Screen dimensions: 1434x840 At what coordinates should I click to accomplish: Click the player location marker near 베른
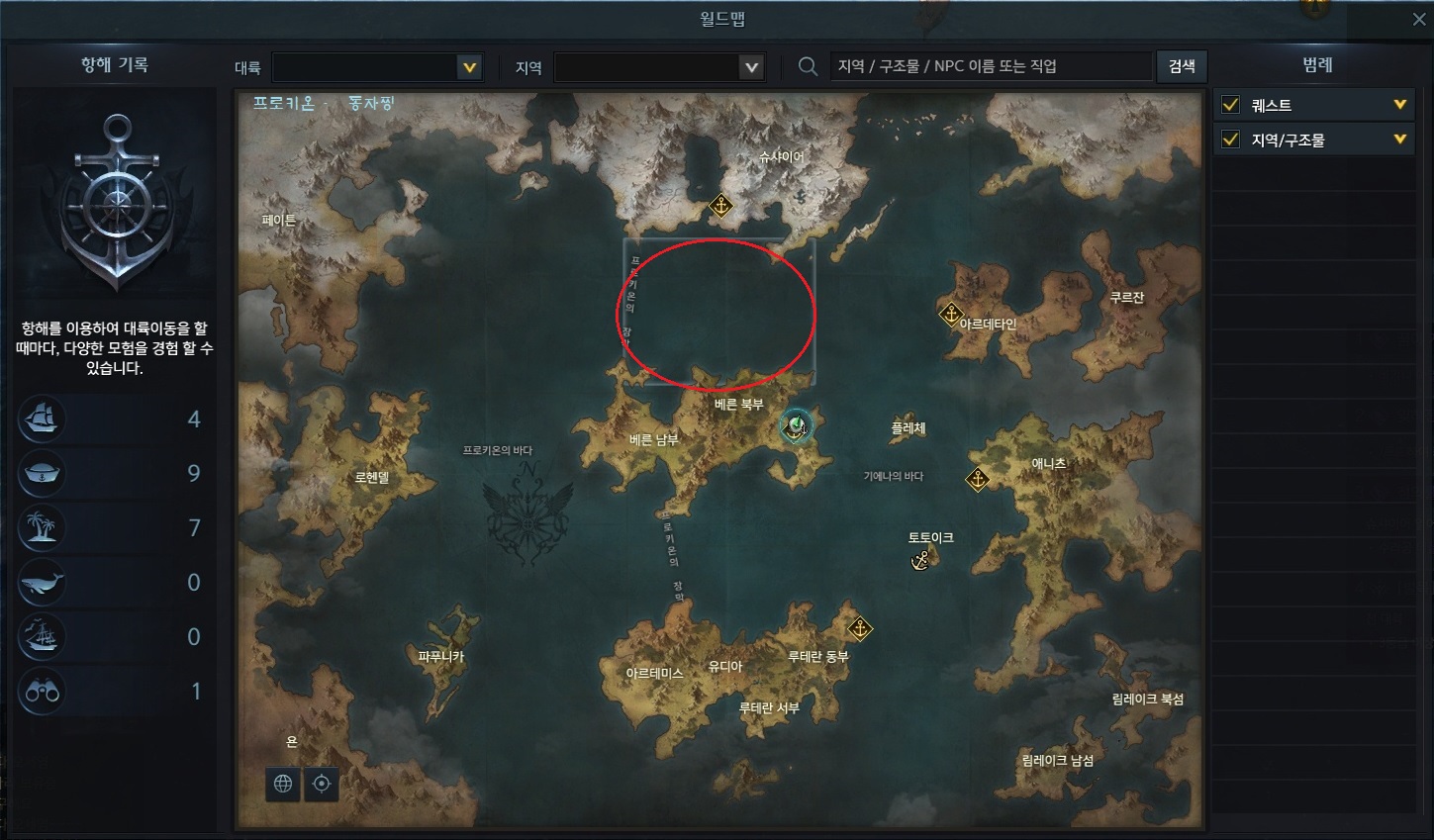click(796, 426)
